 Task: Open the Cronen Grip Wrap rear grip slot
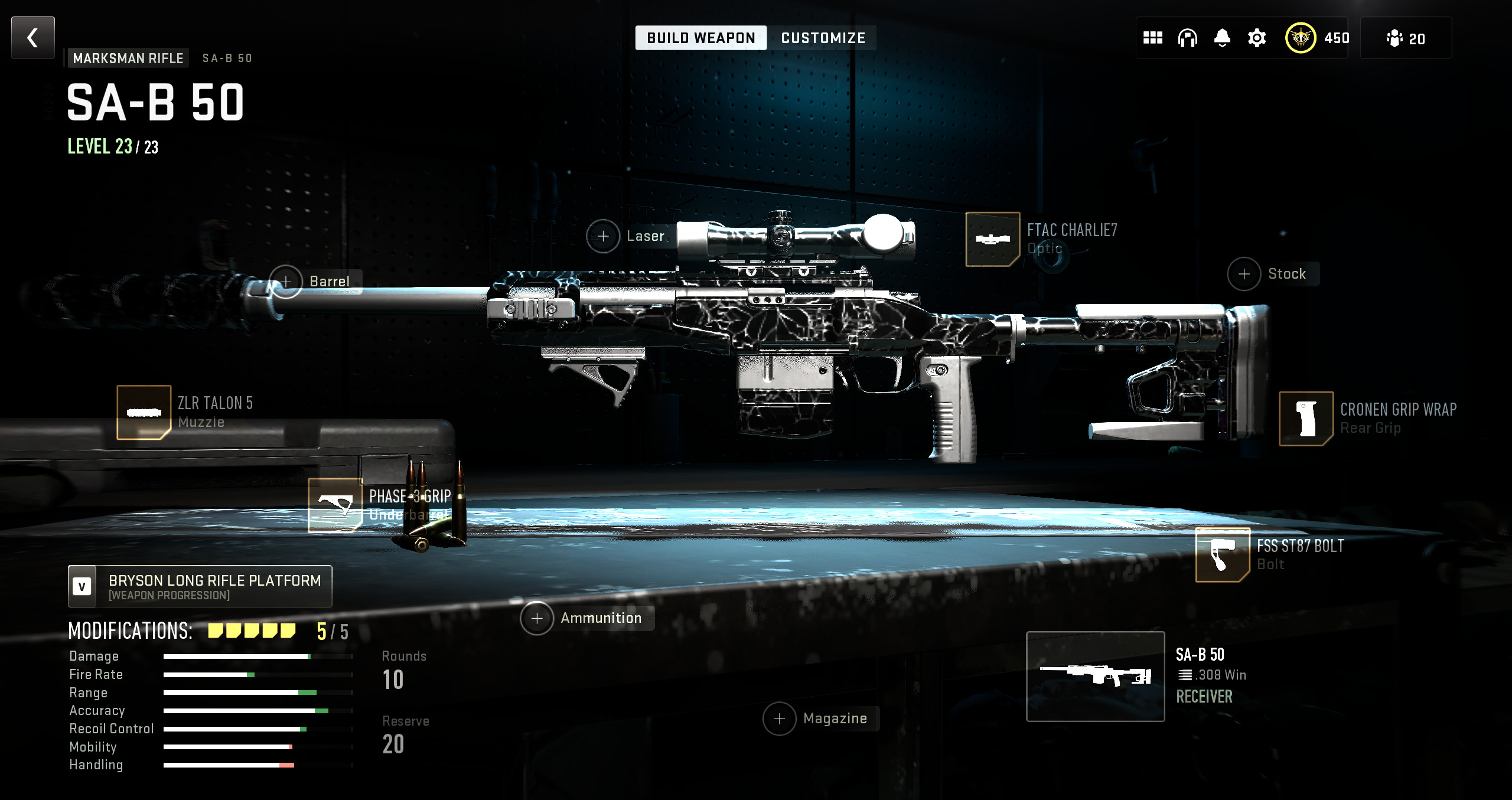(1306, 418)
